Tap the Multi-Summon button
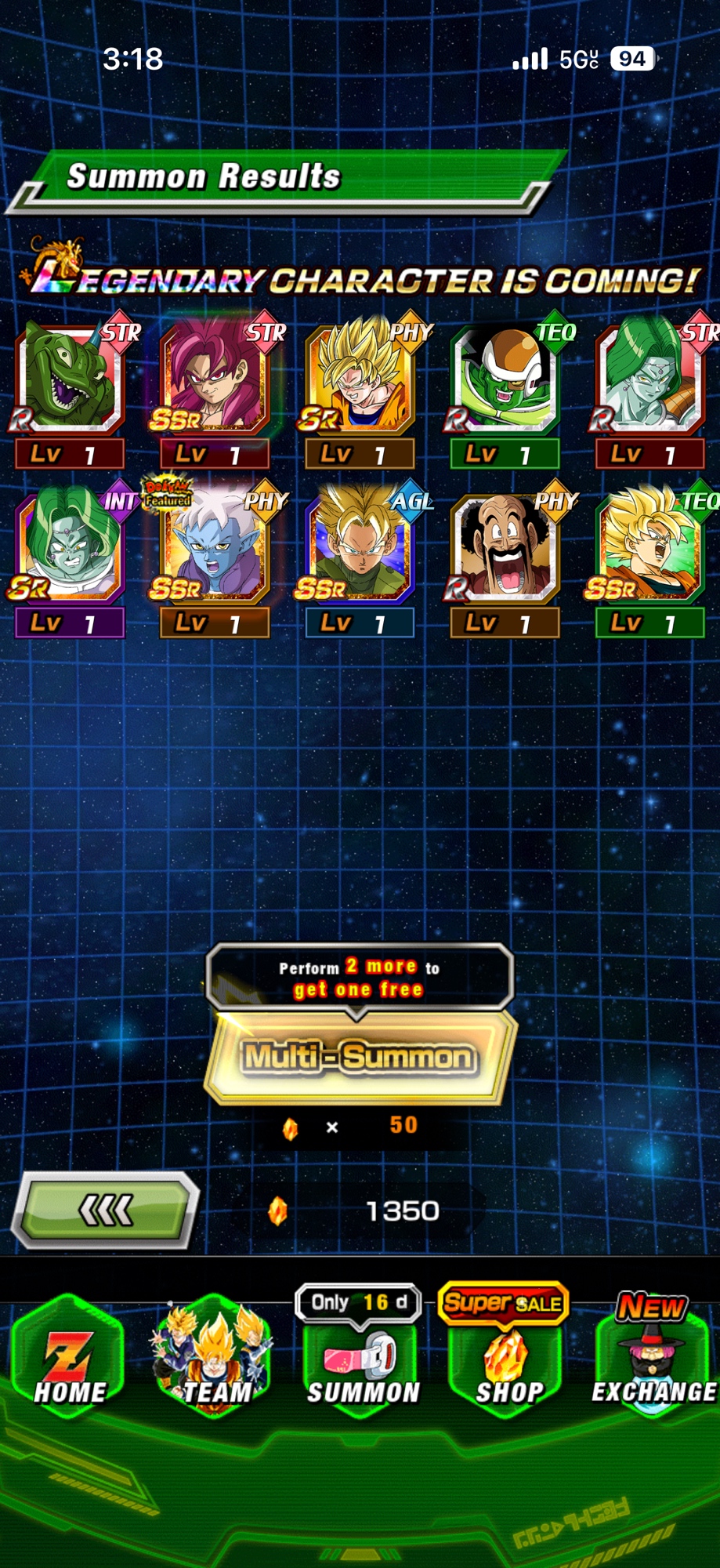 click(360, 1057)
